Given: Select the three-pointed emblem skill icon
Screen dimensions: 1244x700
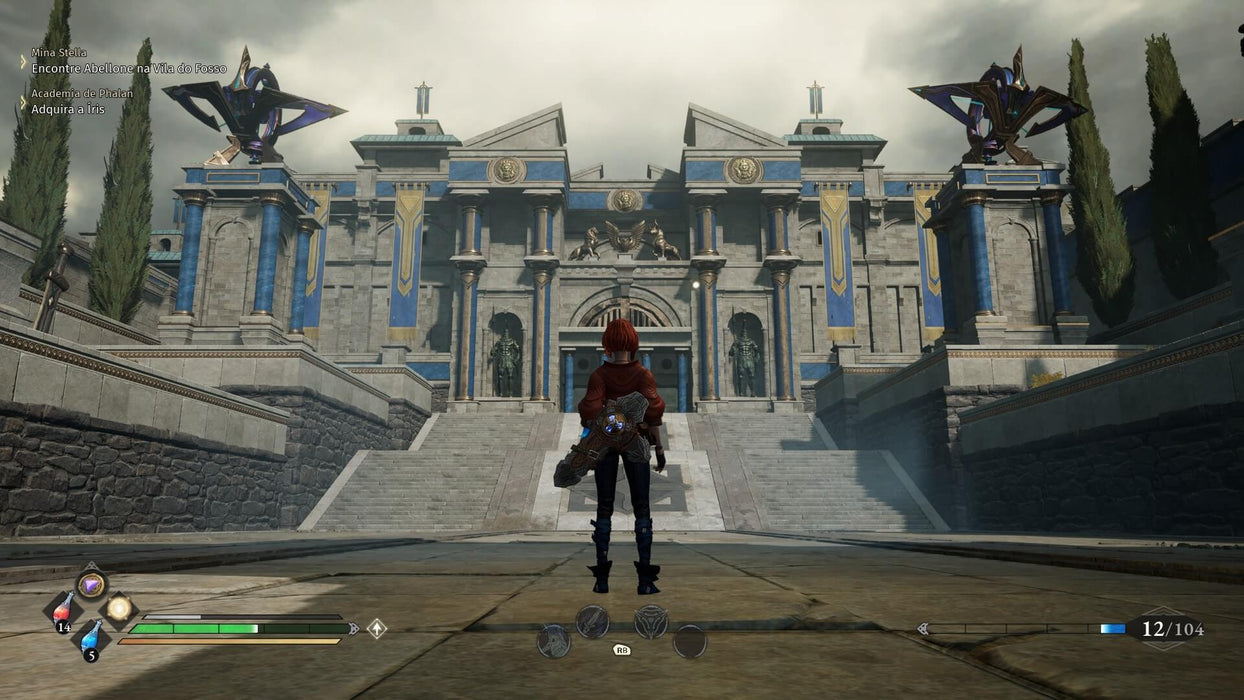Looking at the screenshot, I should (651, 621).
